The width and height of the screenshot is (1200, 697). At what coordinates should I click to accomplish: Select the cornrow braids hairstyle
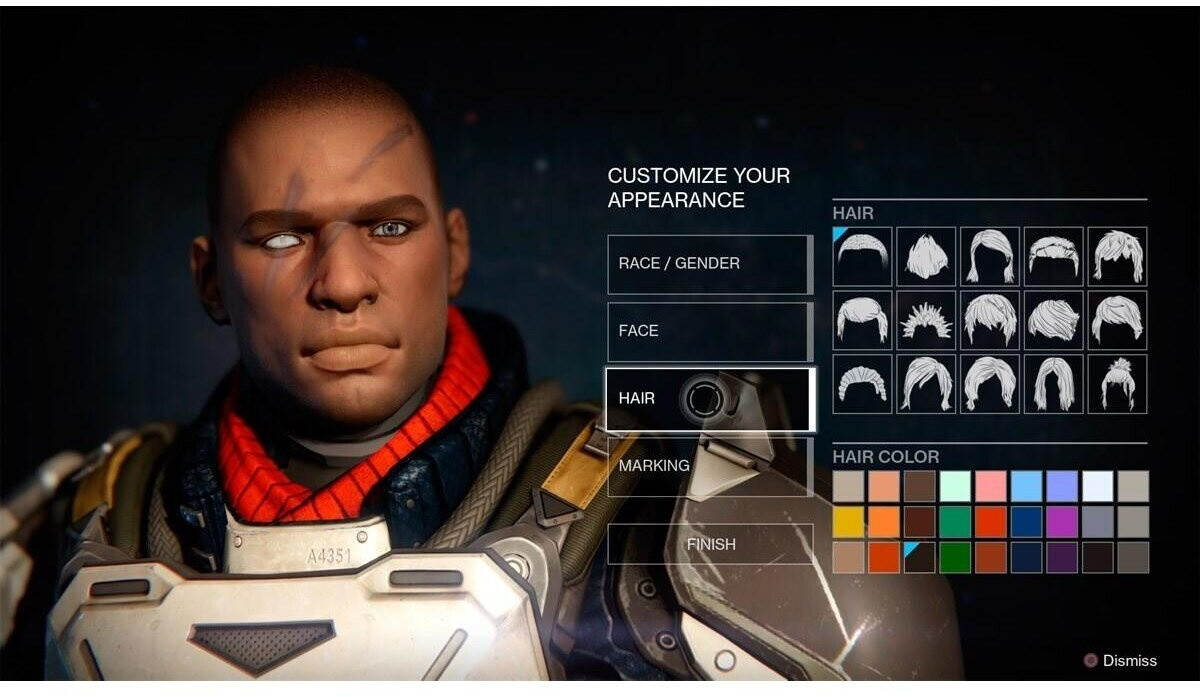863,384
